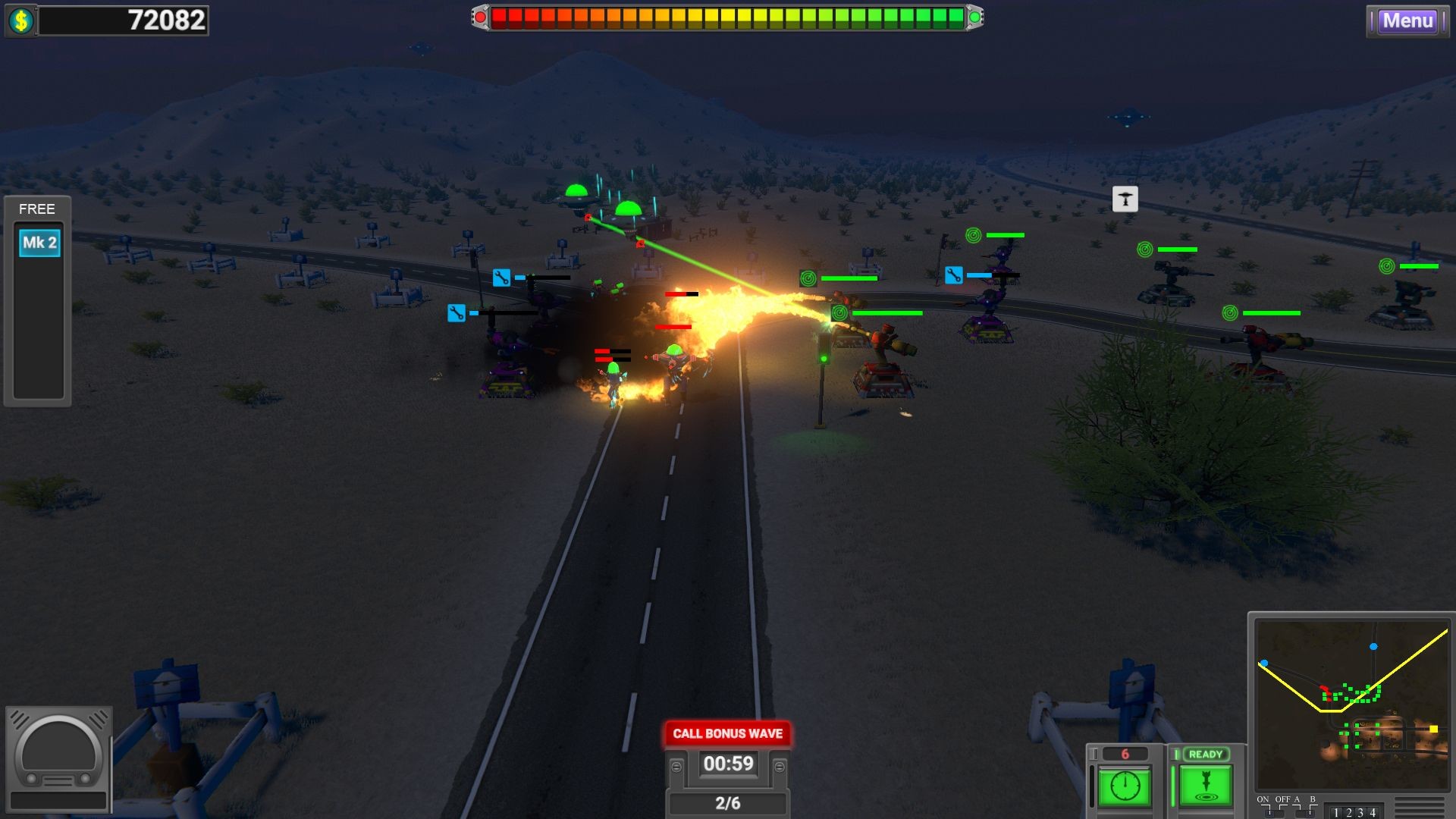Click the 2/6 wave counter display
The image size is (1456, 819).
click(727, 801)
